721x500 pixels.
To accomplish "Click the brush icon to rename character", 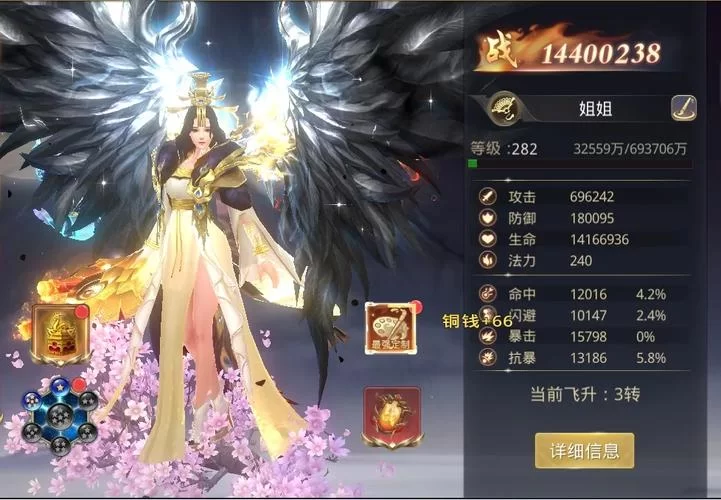I will tap(683, 108).
